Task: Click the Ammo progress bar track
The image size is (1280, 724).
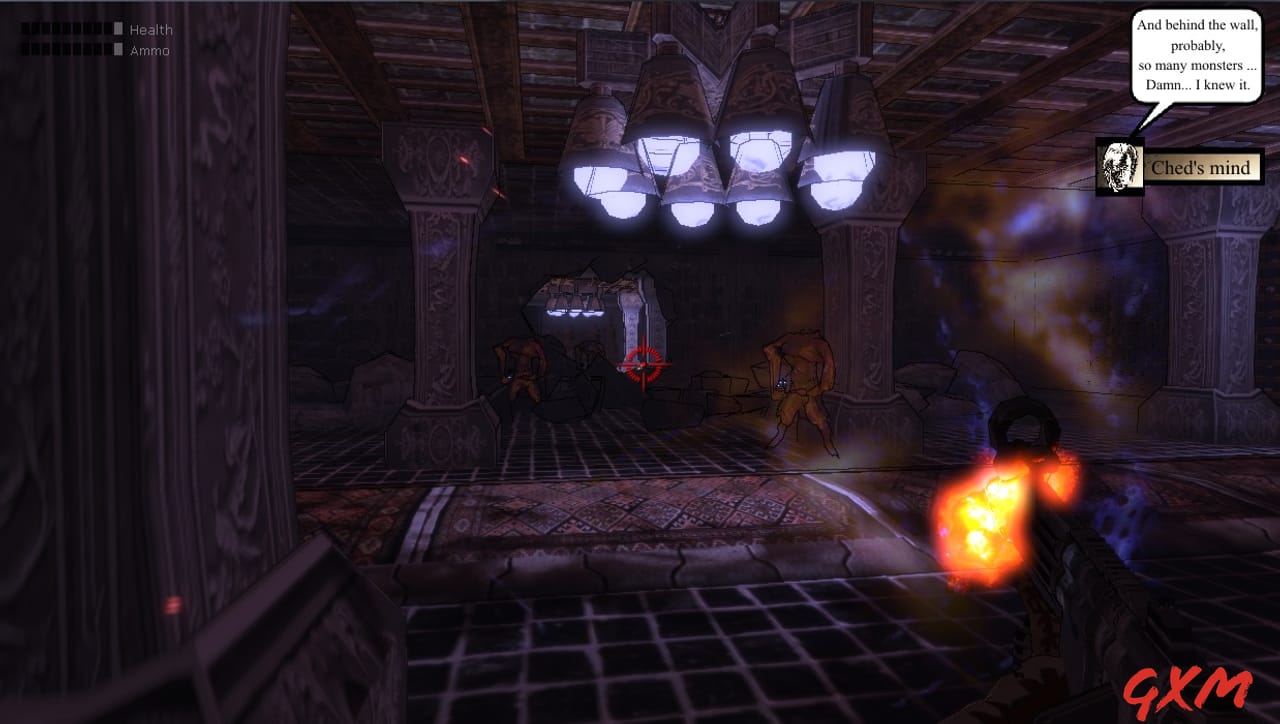Action: pyautogui.click(x=68, y=49)
